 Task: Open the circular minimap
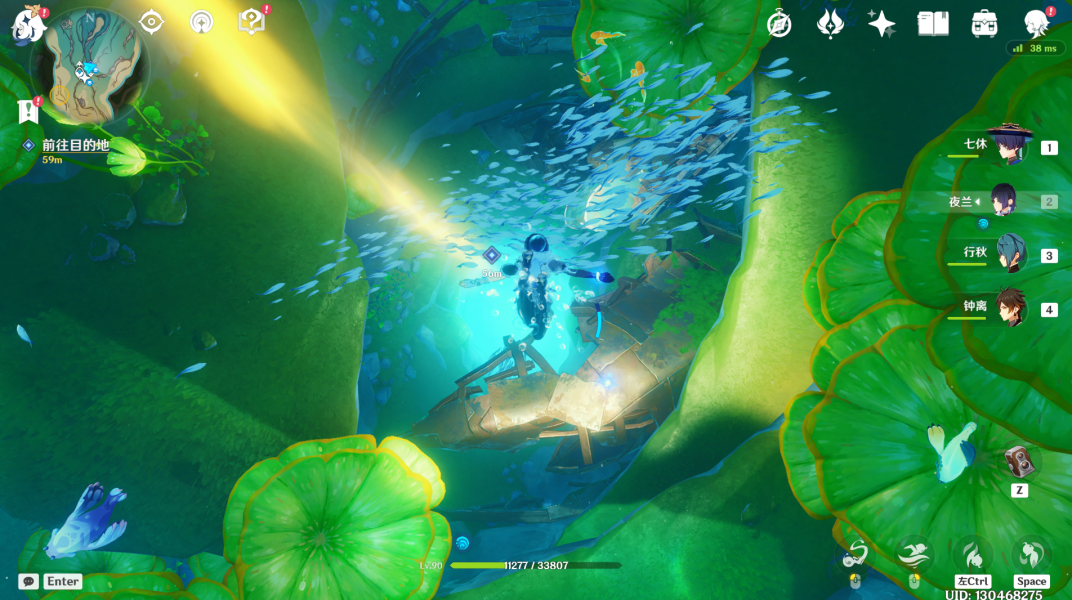tap(89, 68)
